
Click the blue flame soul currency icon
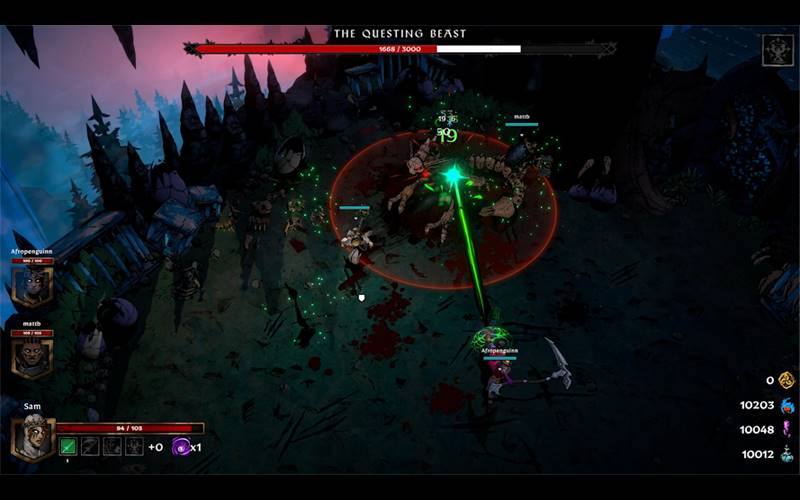click(787, 405)
